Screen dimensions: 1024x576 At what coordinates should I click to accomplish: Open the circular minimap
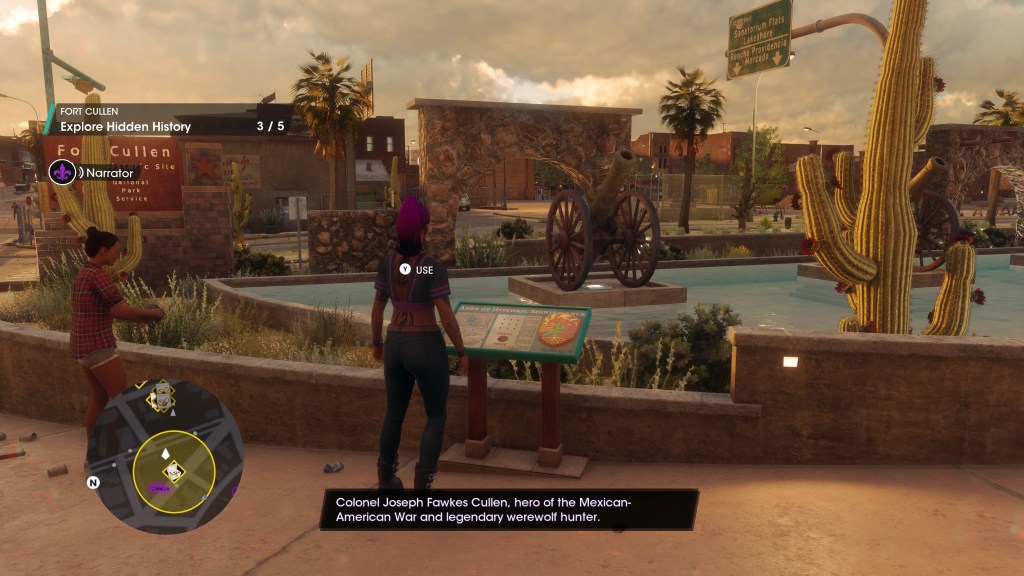coord(165,456)
